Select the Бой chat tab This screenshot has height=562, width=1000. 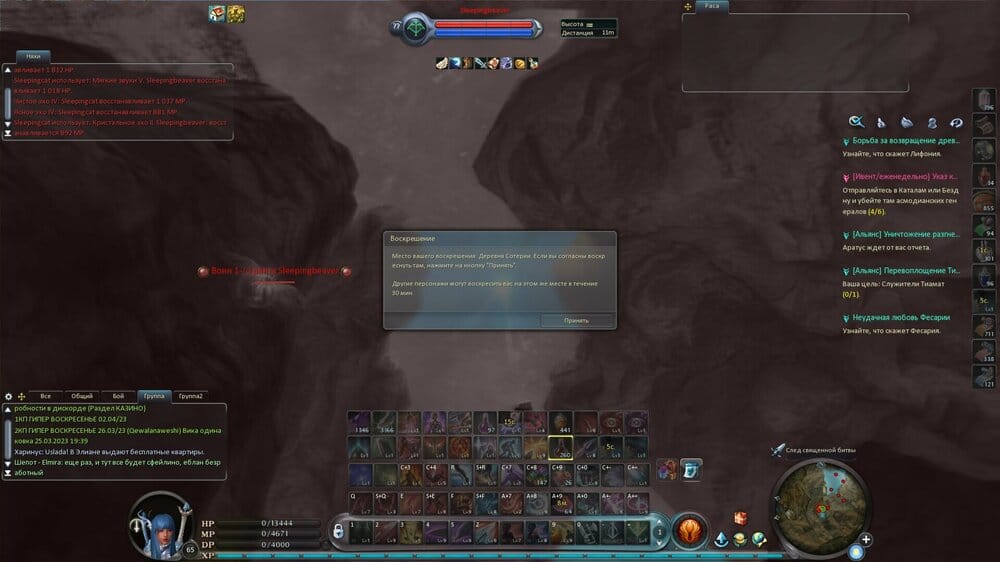pos(118,396)
